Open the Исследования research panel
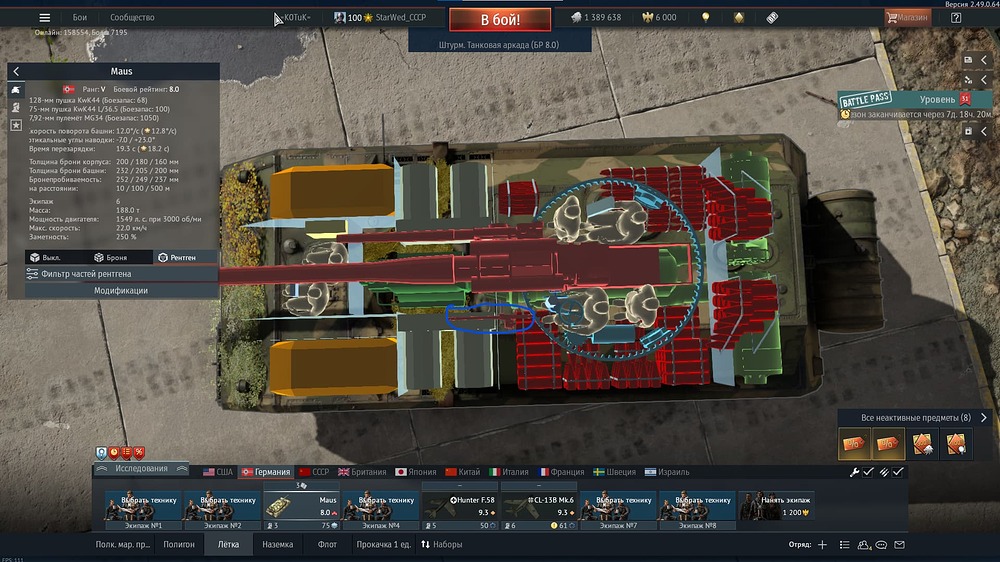This screenshot has height=562, width=1000. [x=140, y=468]
